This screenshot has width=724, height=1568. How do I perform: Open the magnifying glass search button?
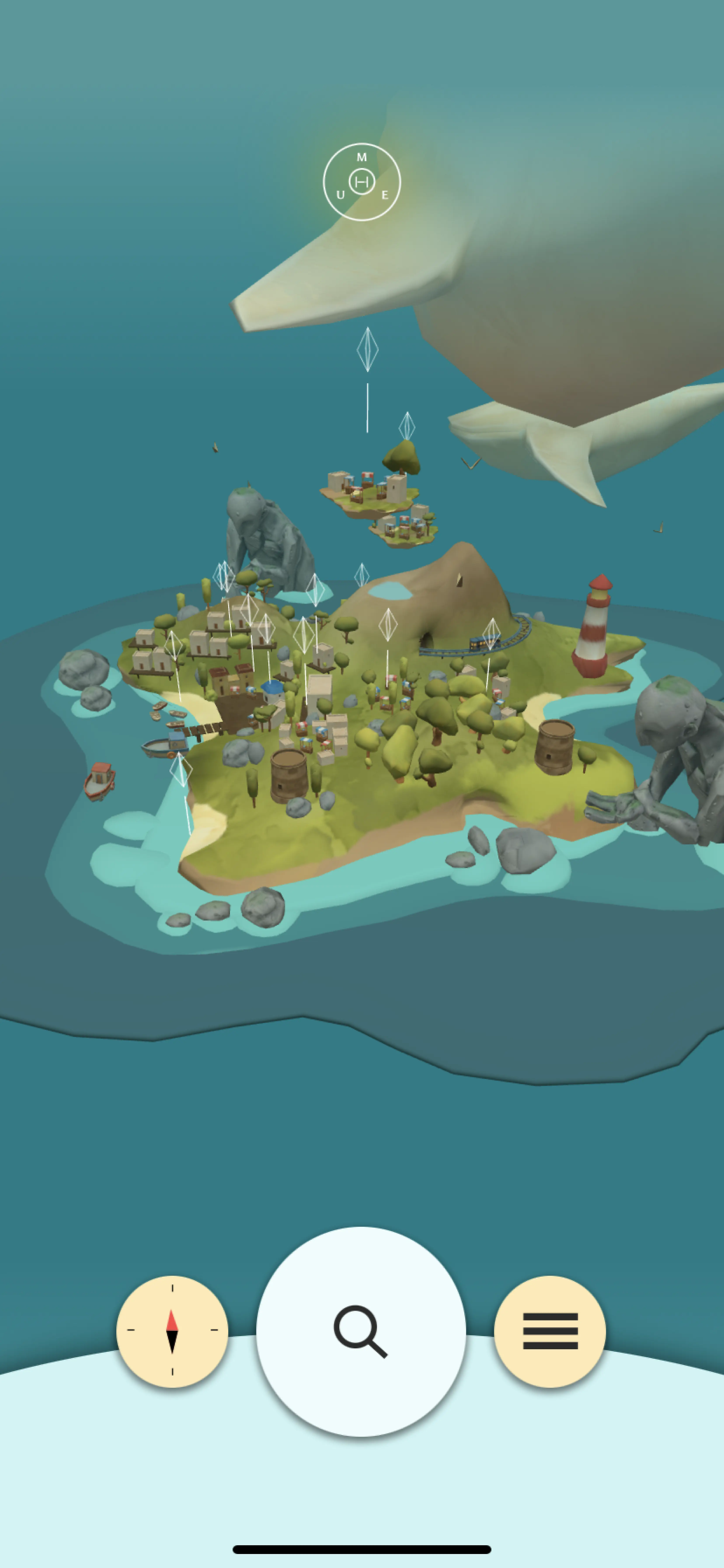tap(361, 1331)
